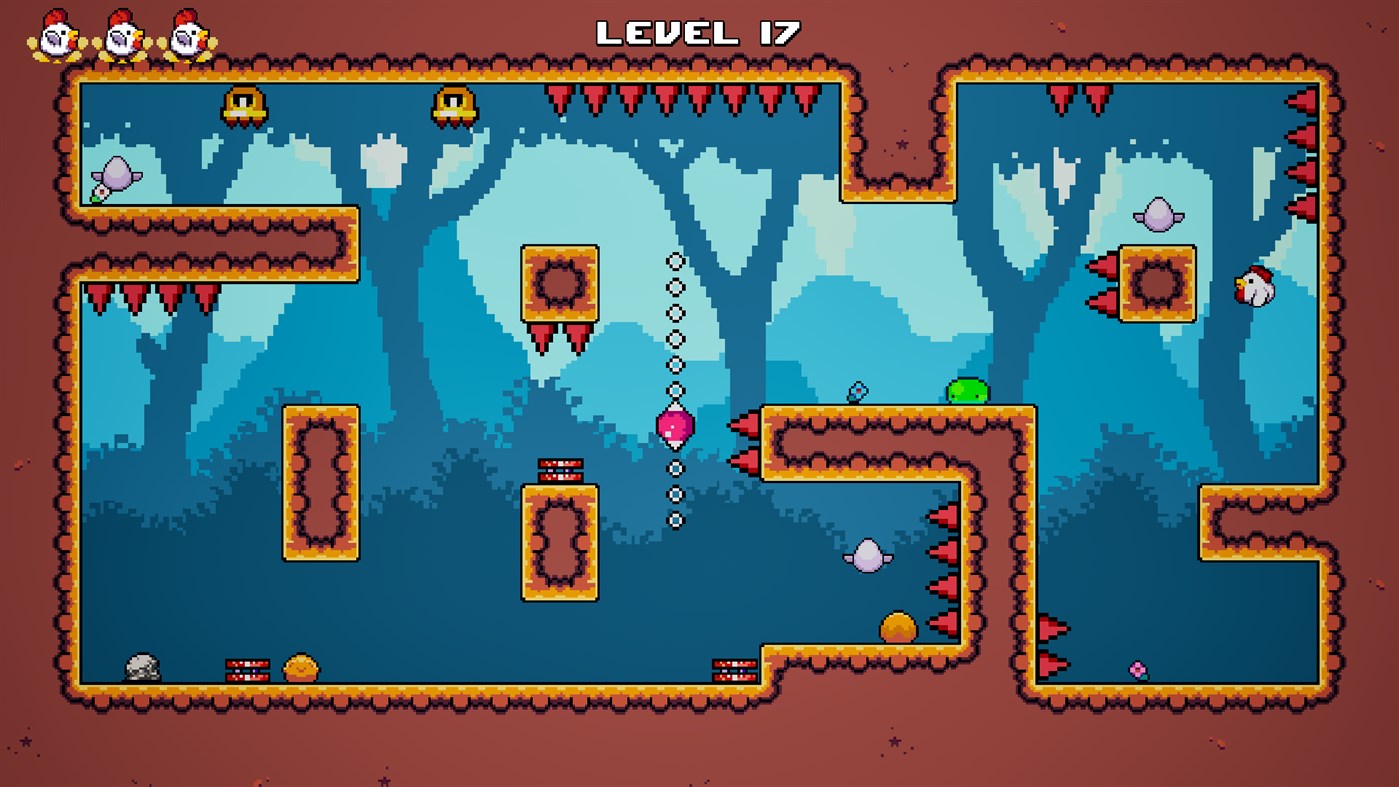
Task: Select the gray rock in the bottom-left corner
Action: (143, 665)
